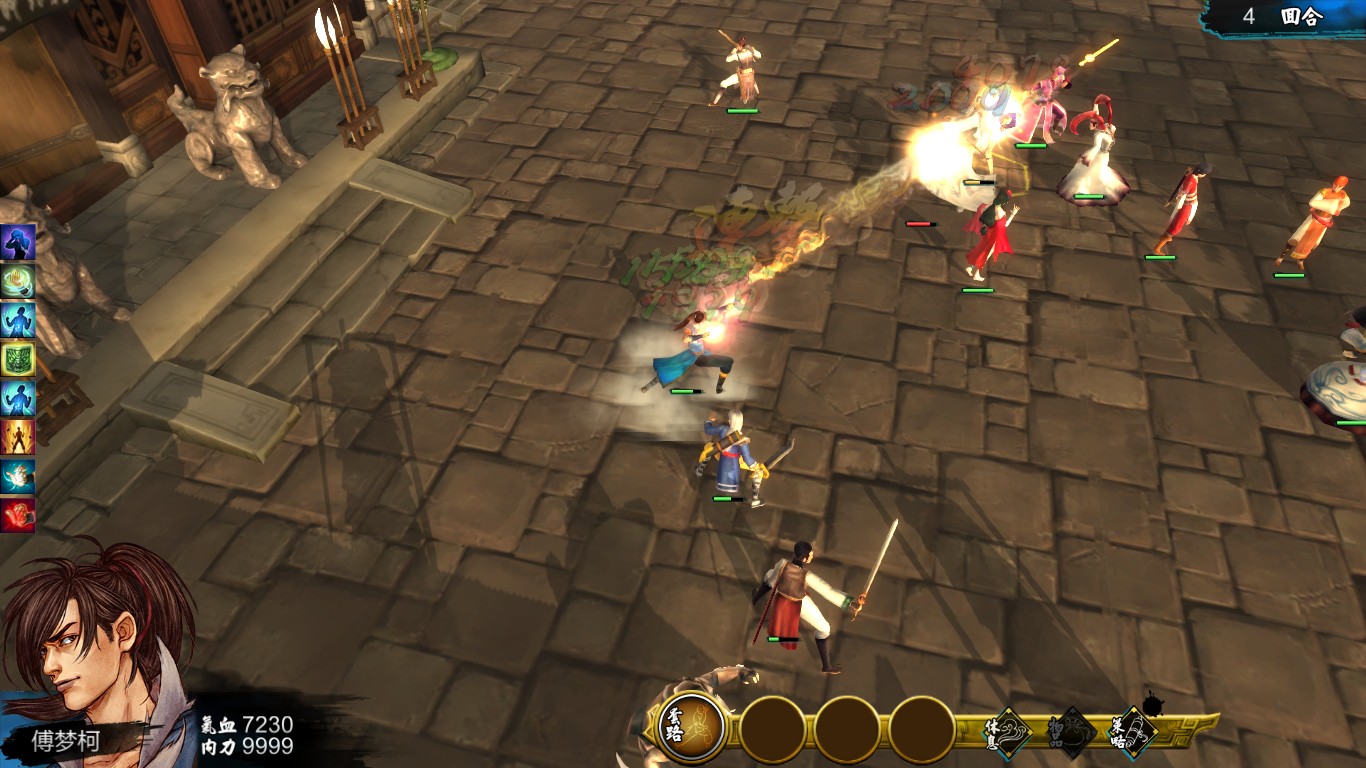Viewport: 1366px width, 768px height.
Task: Inspect the white fist on blue icon
Action: click(x=18, y=476)
